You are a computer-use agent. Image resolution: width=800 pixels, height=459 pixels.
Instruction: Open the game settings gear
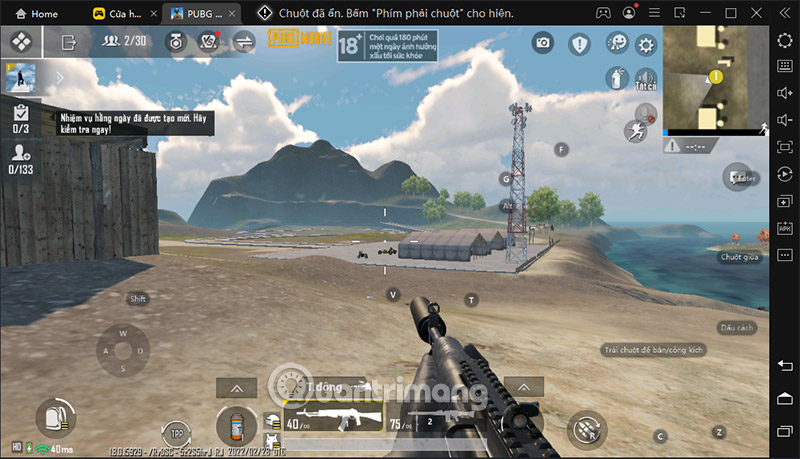[x=646, y=44]
